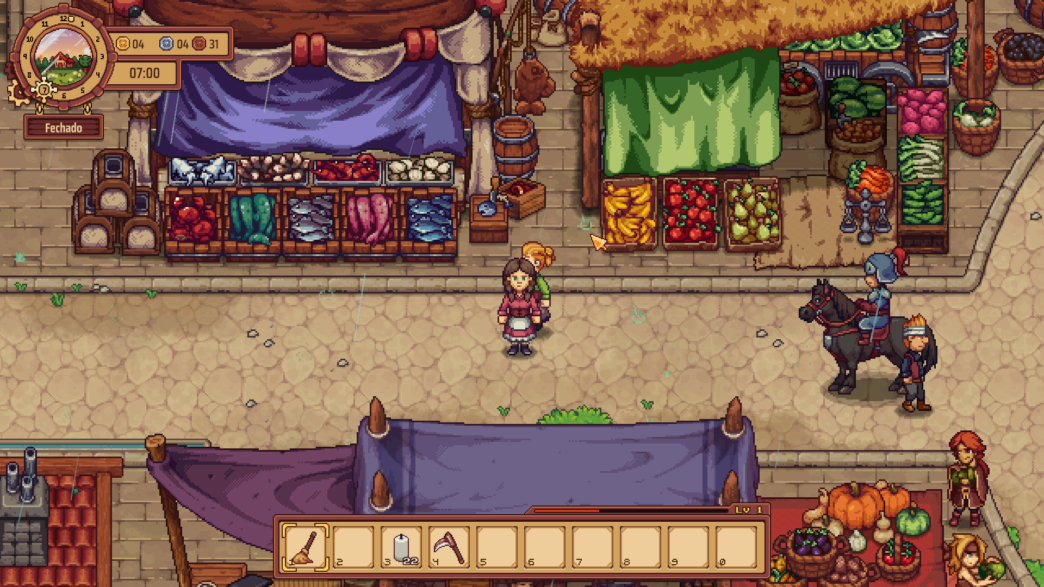This screenshot has width=1044, height=587.
Task: Select the broom in the hotbar
Action: (304, 548)
